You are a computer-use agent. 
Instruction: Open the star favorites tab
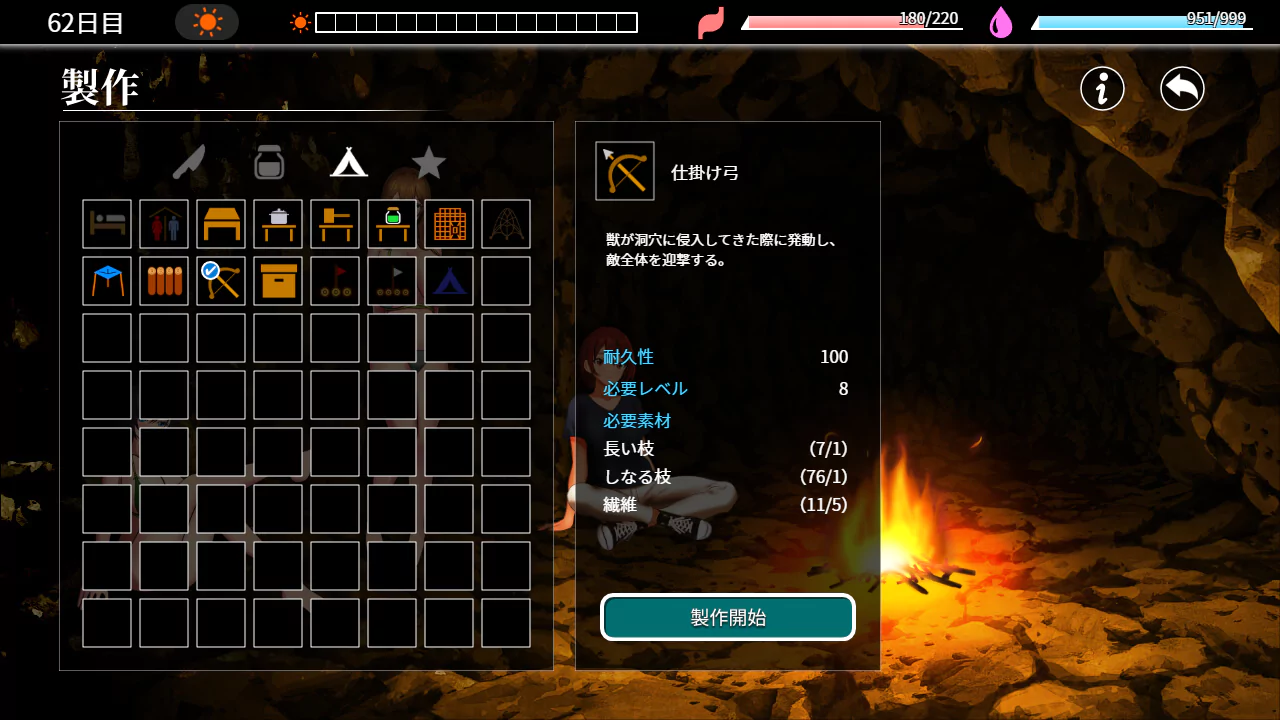(429, 162)
